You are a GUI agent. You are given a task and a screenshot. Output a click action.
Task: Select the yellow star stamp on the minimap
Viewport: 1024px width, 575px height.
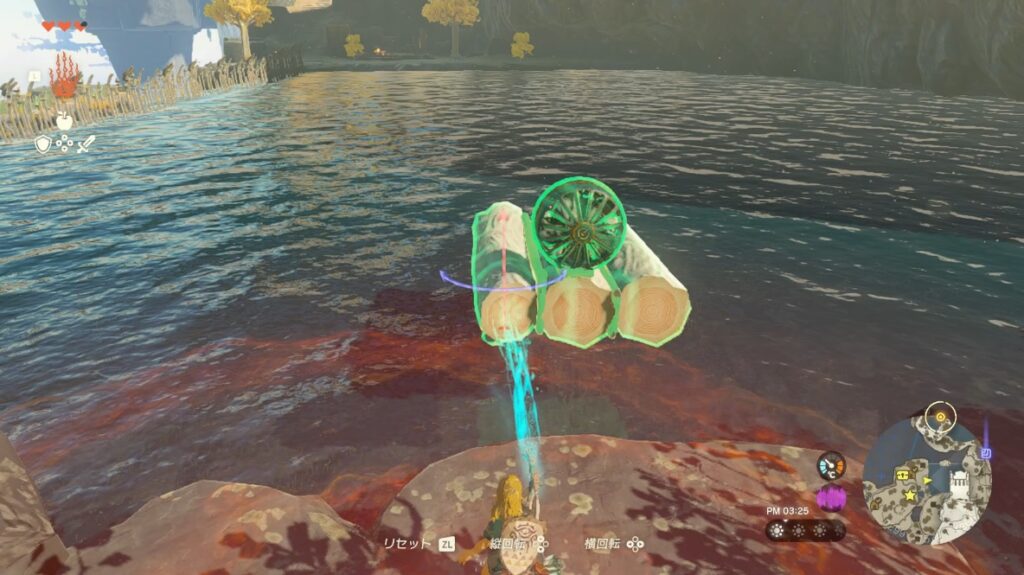click(x=910, y=494)
